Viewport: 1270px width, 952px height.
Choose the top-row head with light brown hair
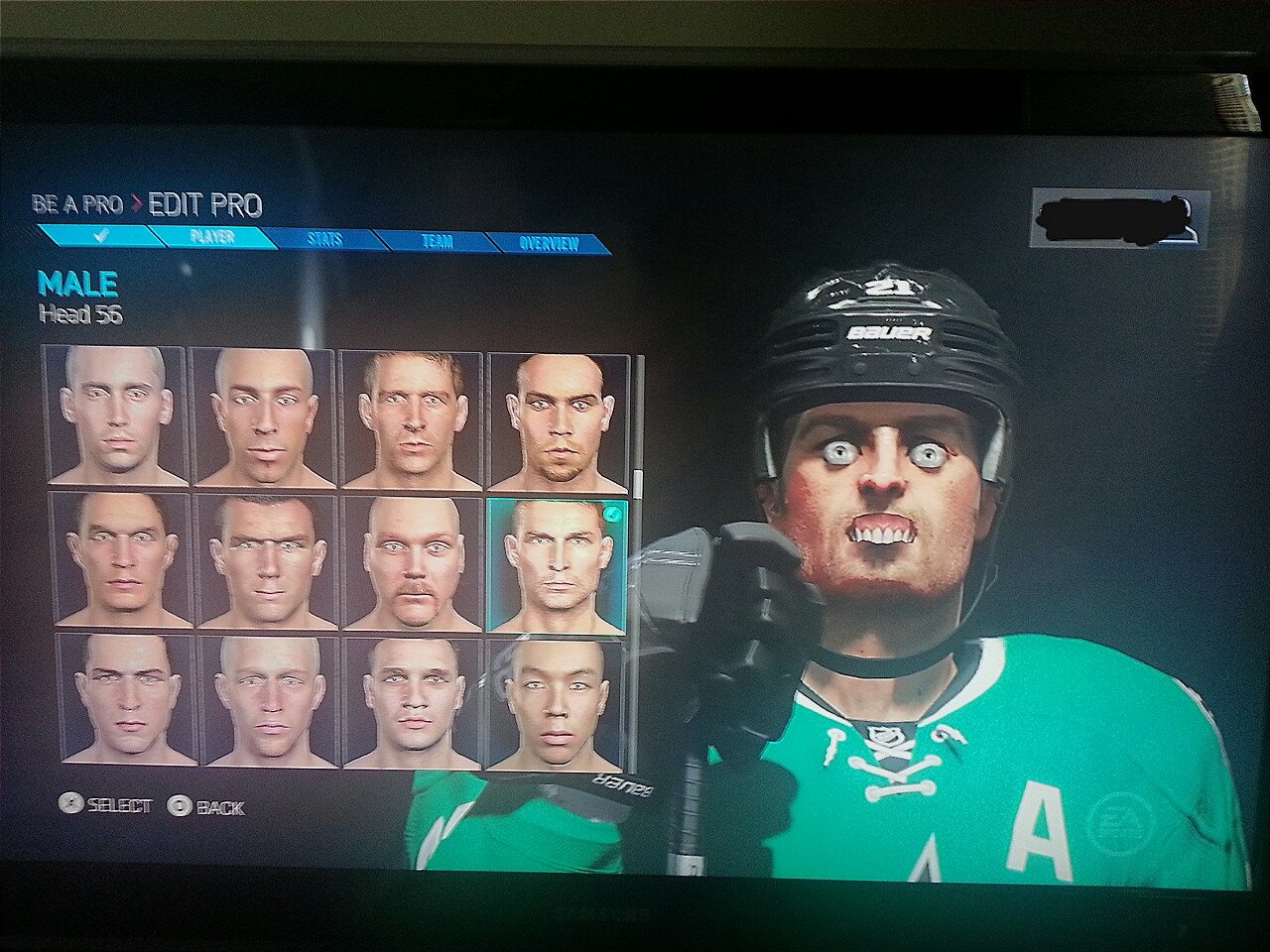[411, 418]
